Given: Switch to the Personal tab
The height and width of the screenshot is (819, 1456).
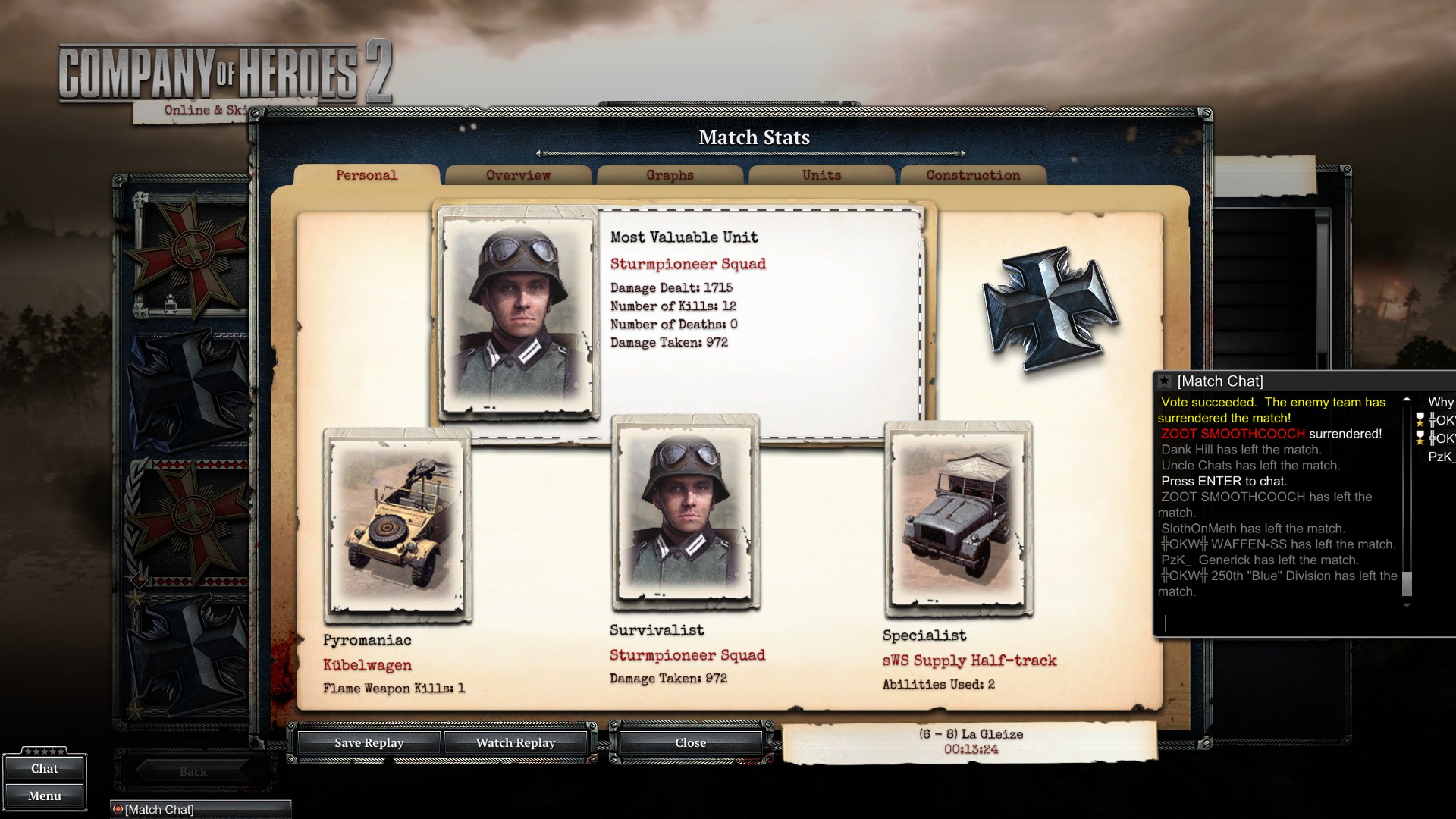Looking at the screenshot, I should (x=366, y=175).
